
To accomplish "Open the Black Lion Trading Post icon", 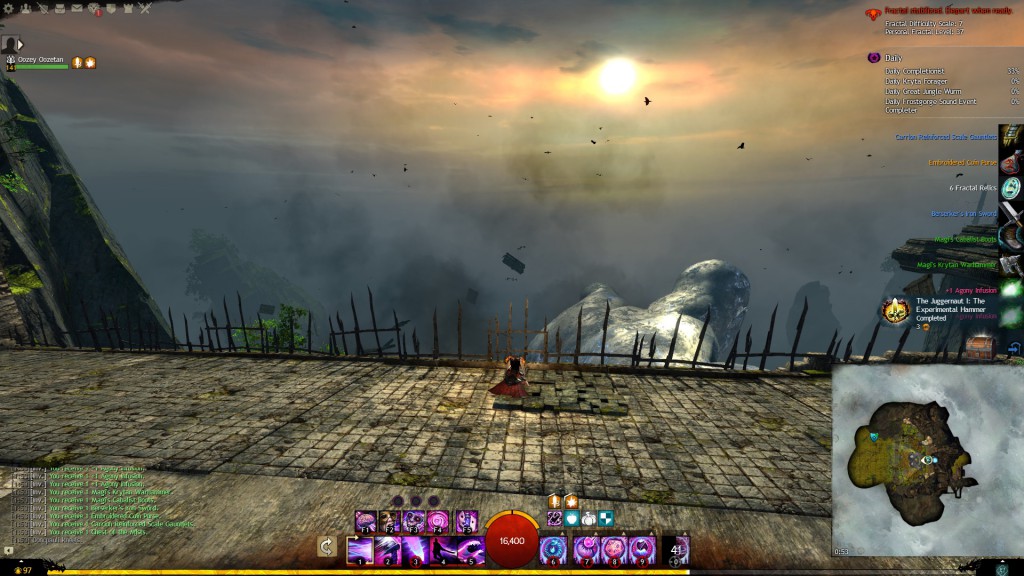I will pyautogui.click(x=94, y=9).
